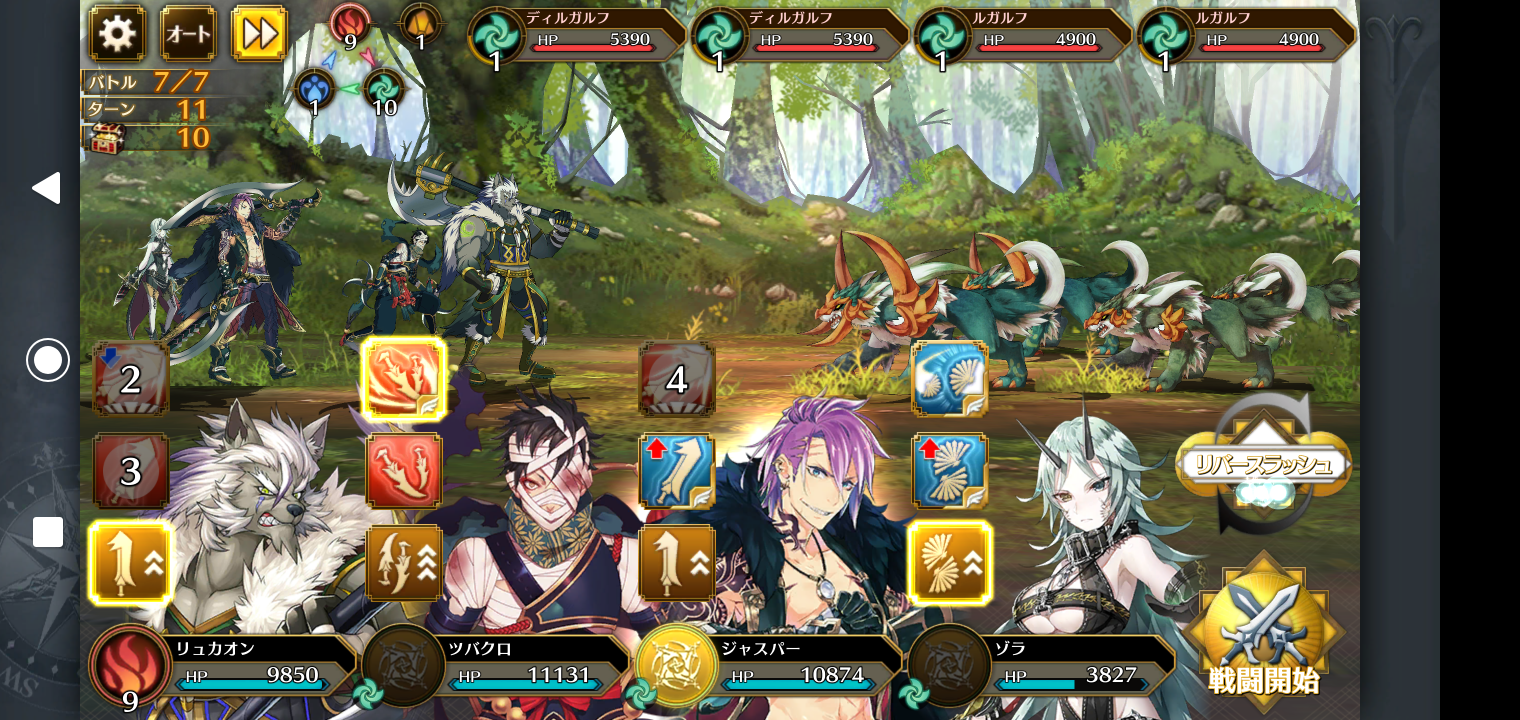
Task: Toggle the オート auto-battle button
Action: click(188, 34)
